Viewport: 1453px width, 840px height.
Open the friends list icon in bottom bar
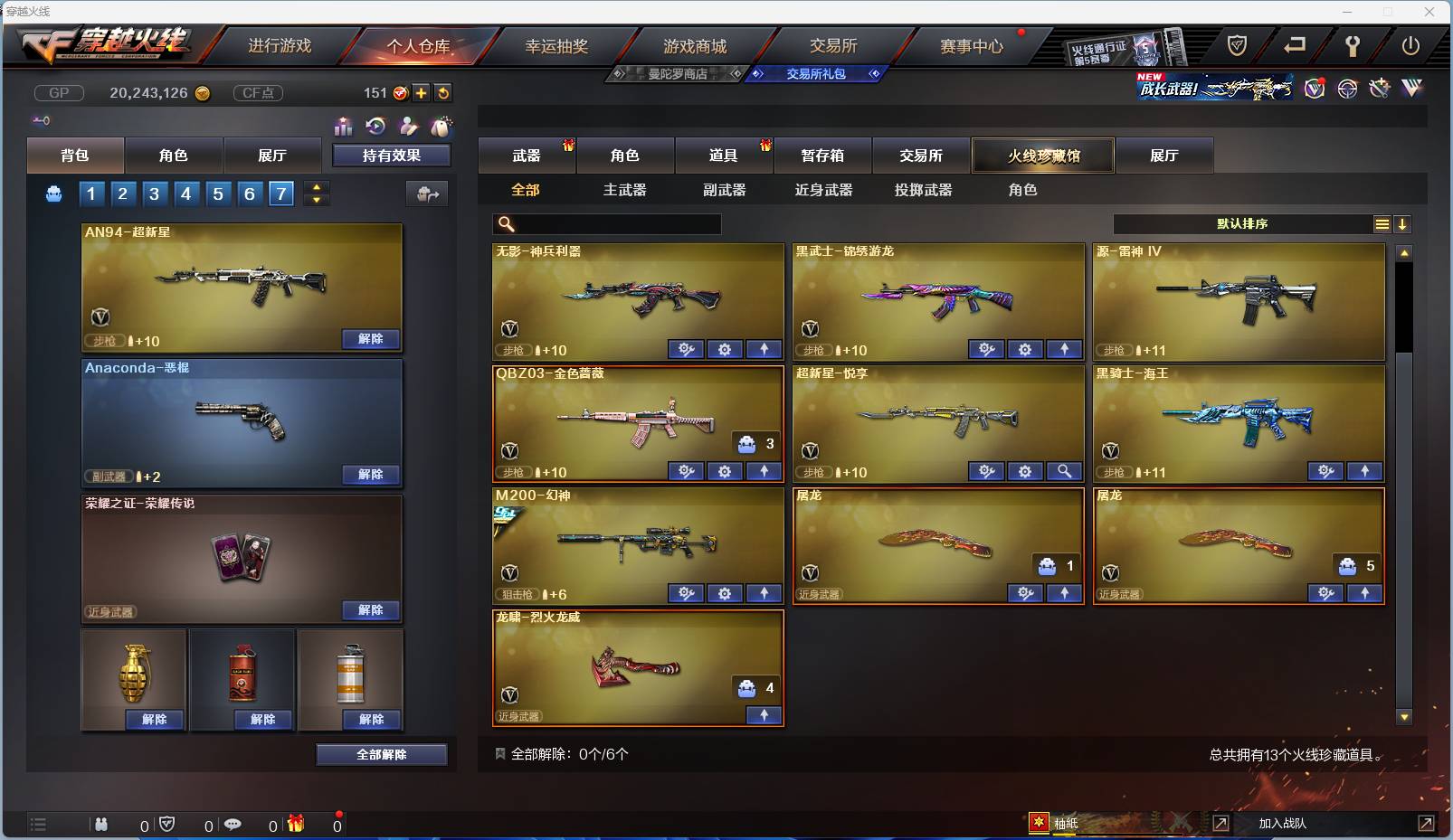tap(101, 824)
